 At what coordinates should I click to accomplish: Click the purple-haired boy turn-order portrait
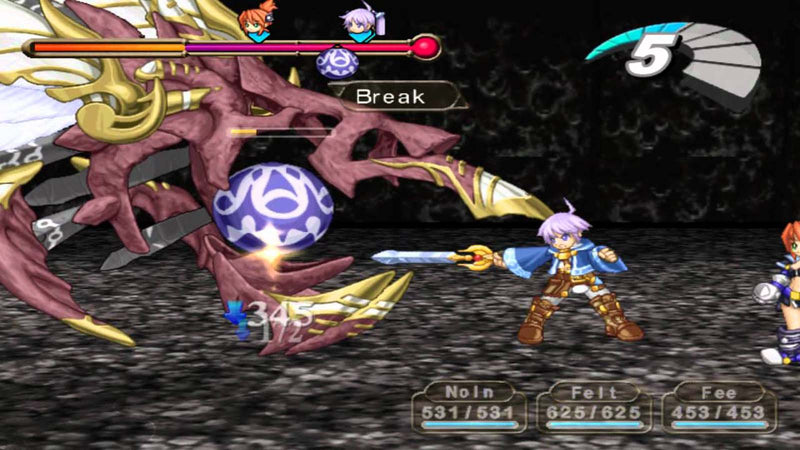pos(358,24)
